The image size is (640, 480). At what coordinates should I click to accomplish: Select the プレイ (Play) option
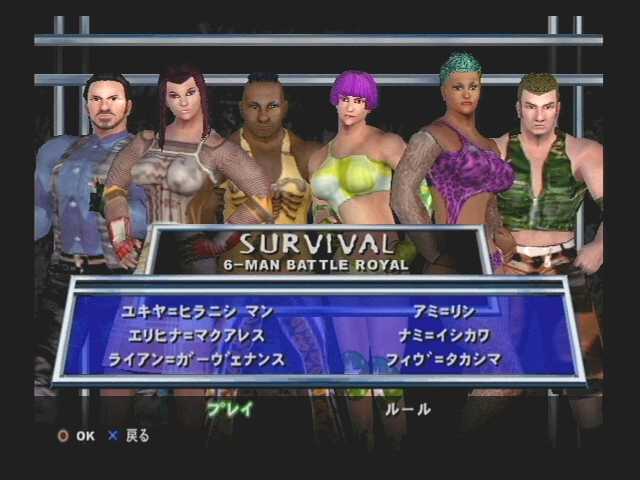(229, 409)
